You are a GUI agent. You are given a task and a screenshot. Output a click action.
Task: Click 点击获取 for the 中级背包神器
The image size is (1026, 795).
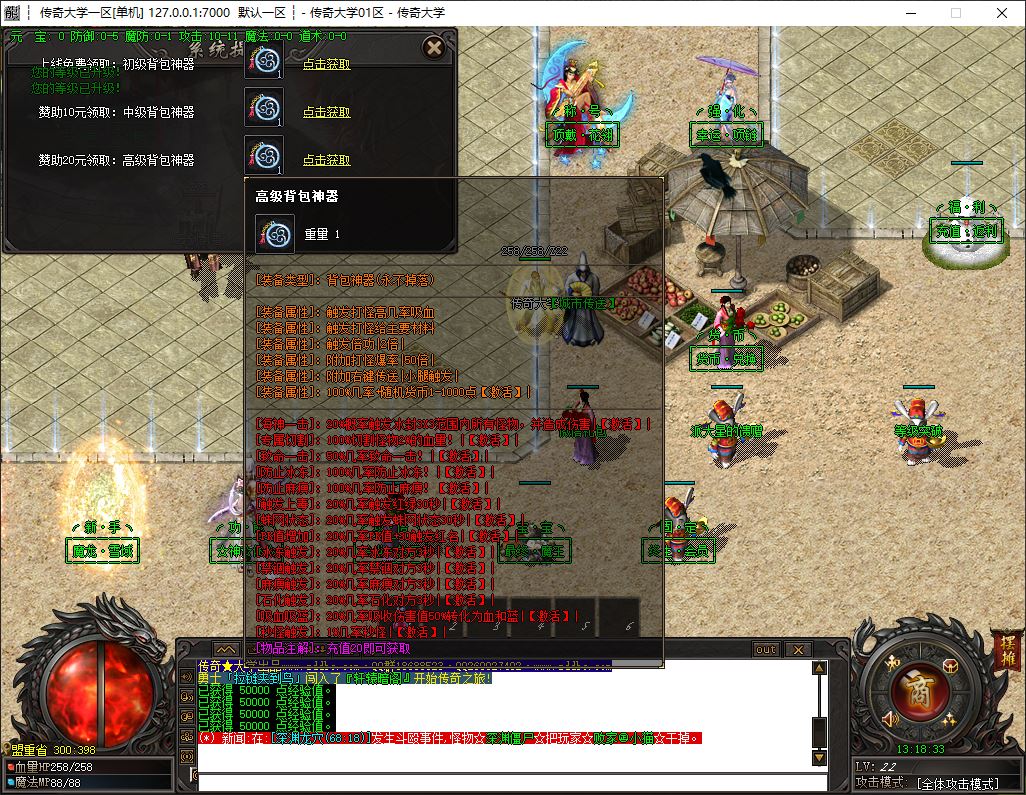click(x=326, y=112)
